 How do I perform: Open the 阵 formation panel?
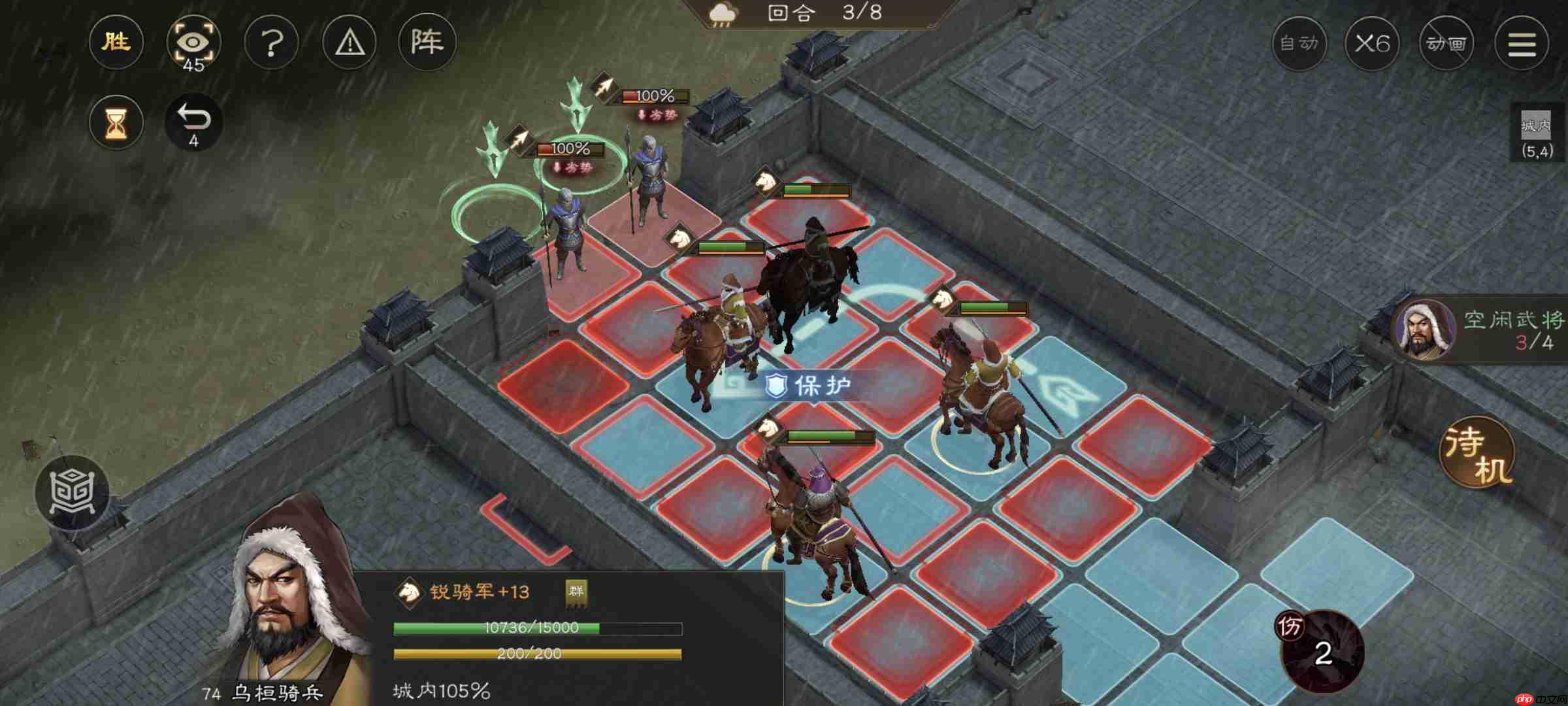pyautogui.click(x=427, y=42)
